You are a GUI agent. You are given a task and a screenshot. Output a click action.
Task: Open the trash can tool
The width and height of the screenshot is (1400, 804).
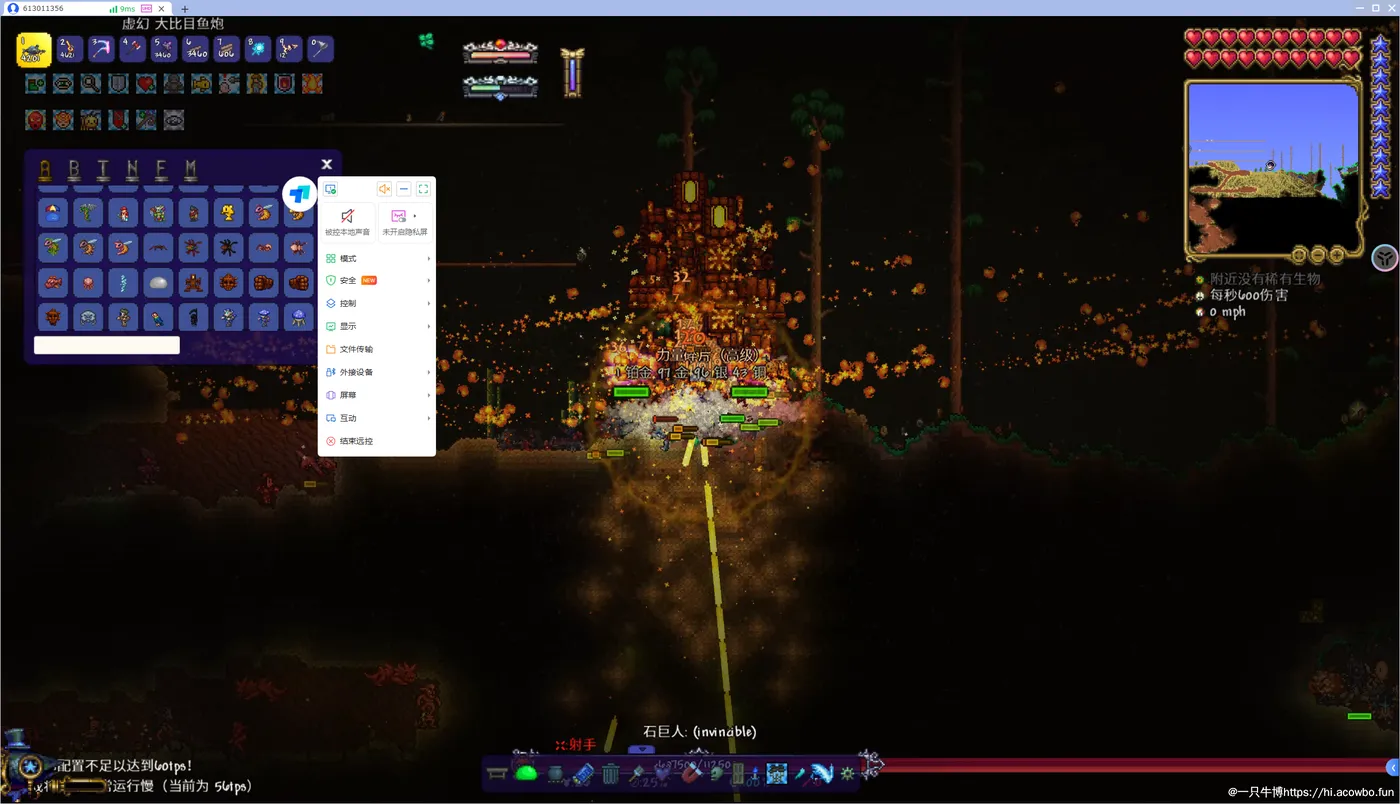point(611,773)
